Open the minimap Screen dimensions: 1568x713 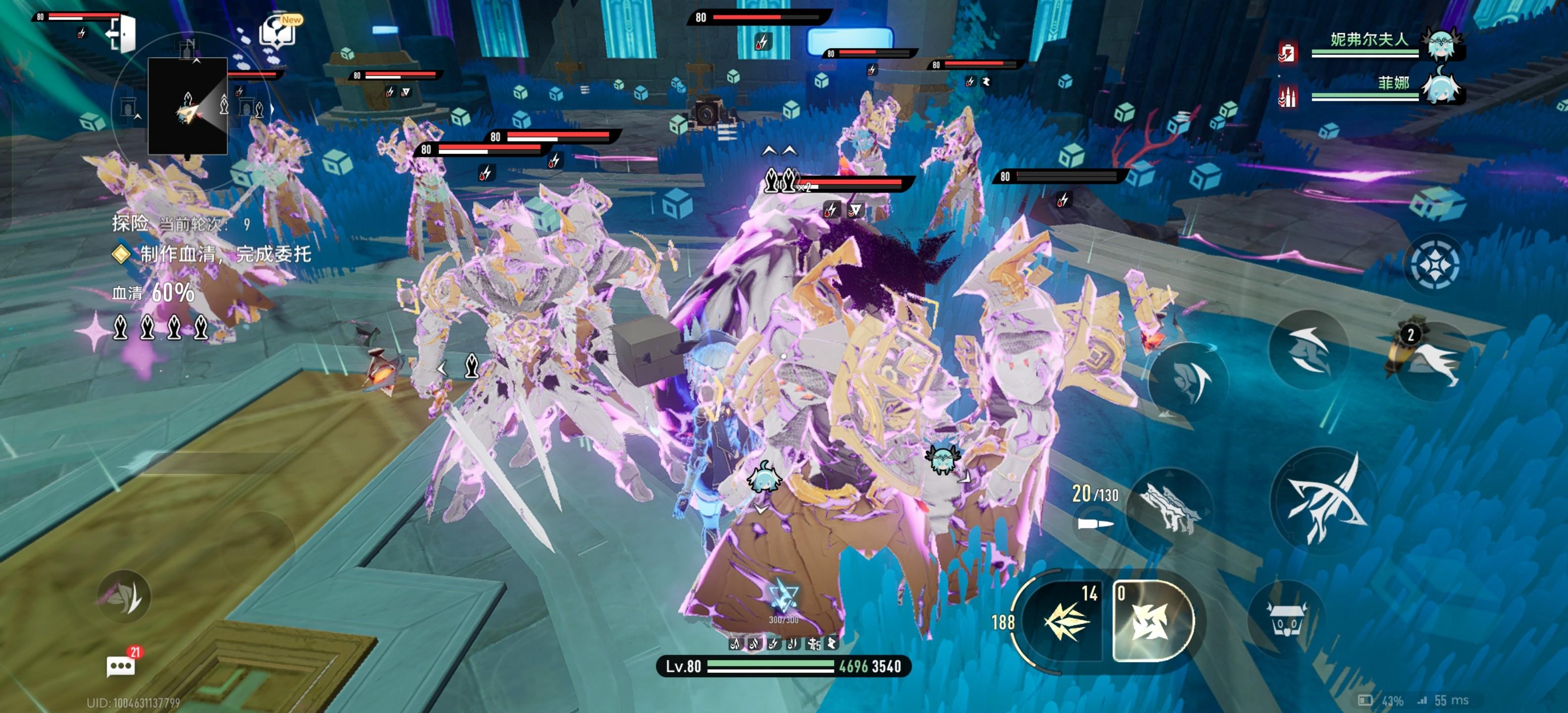[188, 106]
